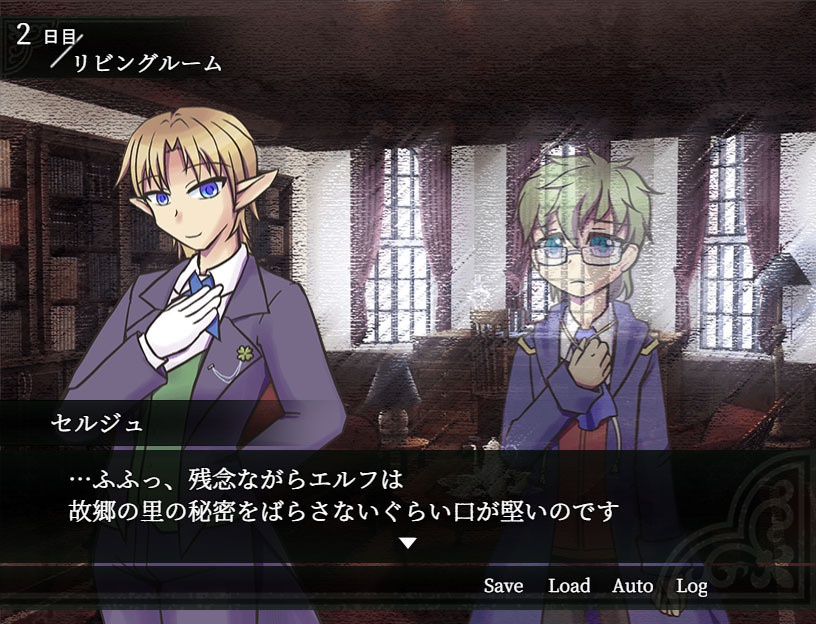Show the dialogue Log
Image resolution: width=816 pixels, height=624 pixels.
[691, 586]
